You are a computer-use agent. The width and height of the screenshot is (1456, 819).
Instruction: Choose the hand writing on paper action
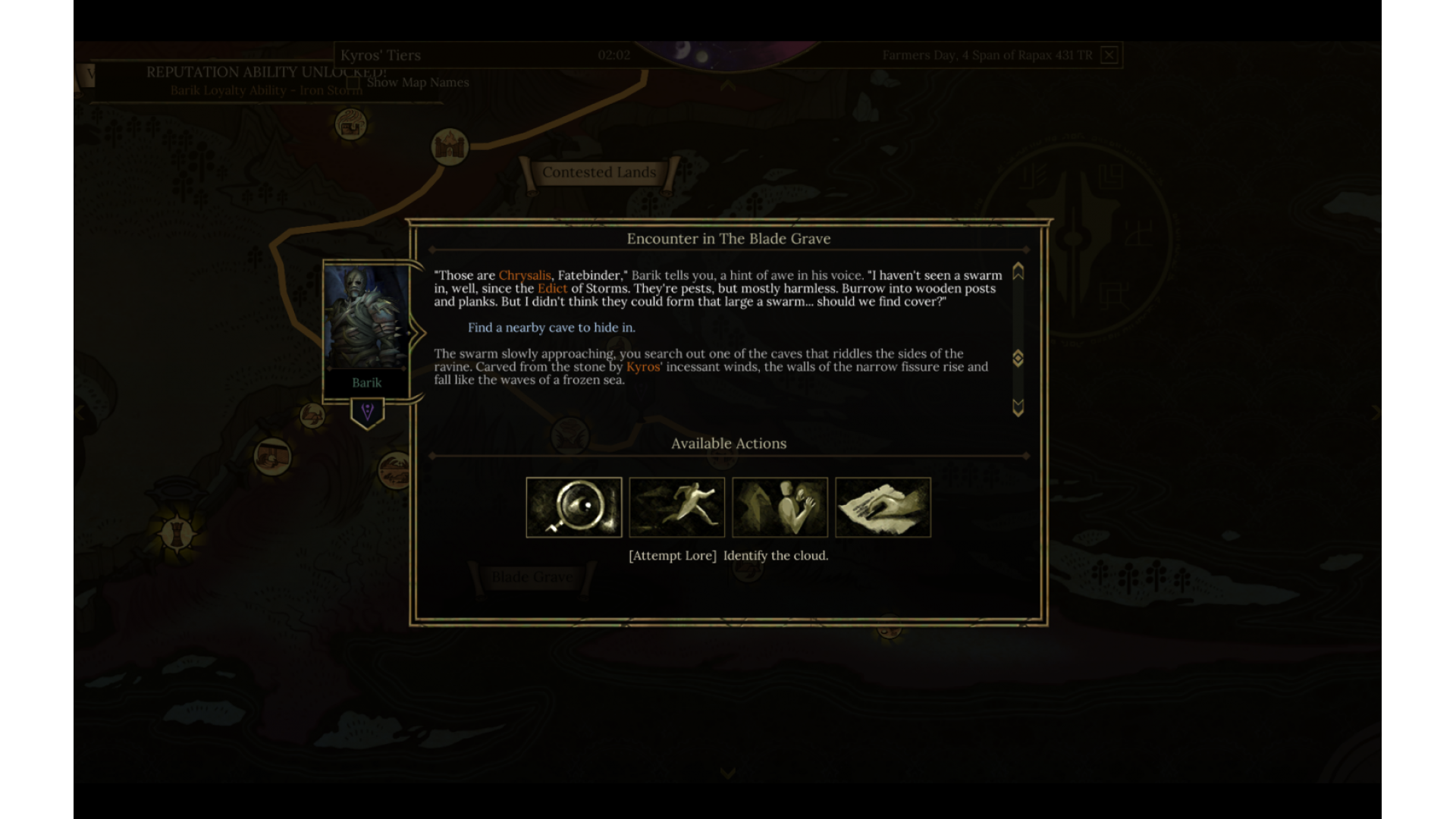[883, 507]
